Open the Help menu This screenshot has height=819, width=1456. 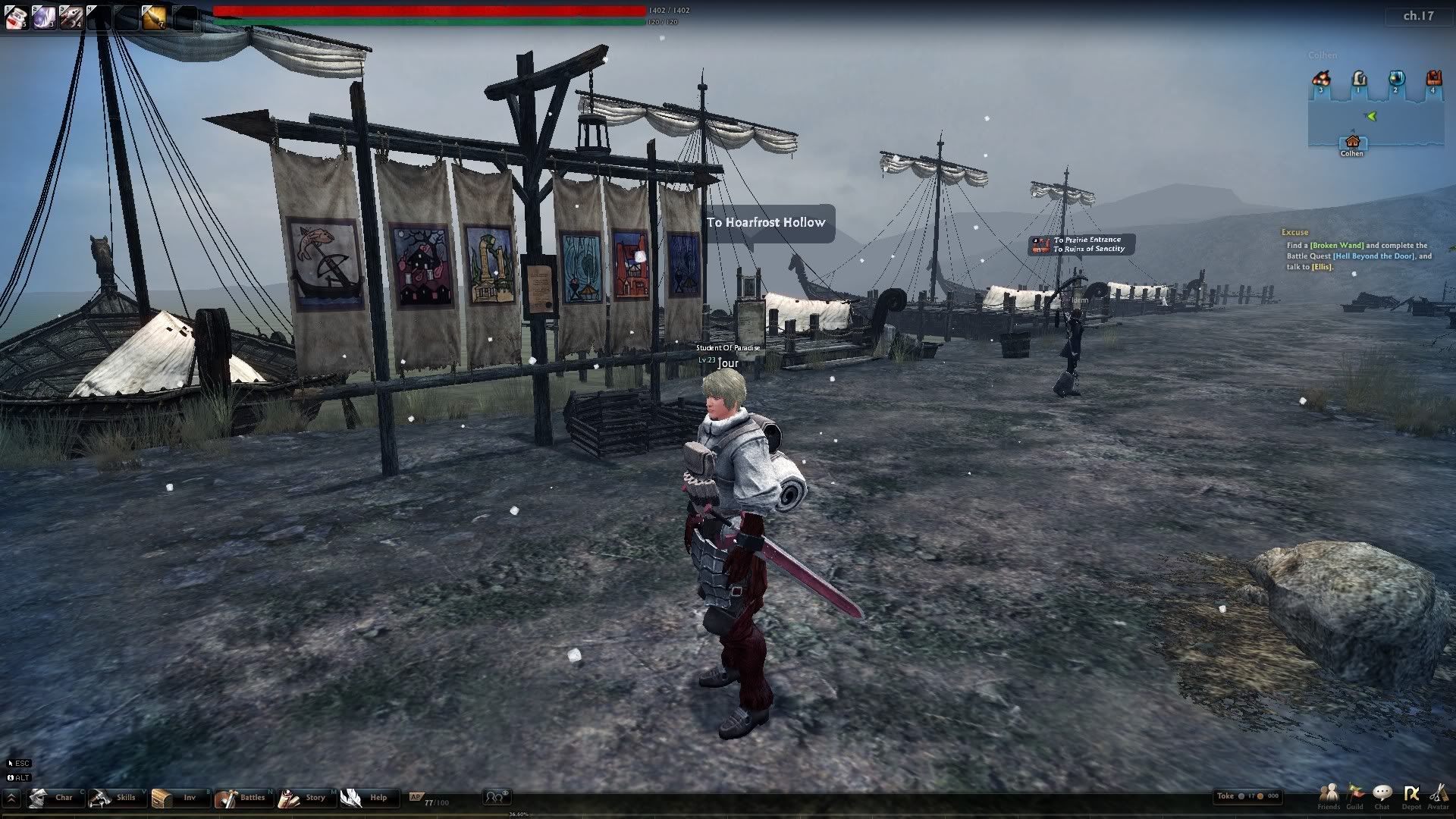tap(366, 798)
